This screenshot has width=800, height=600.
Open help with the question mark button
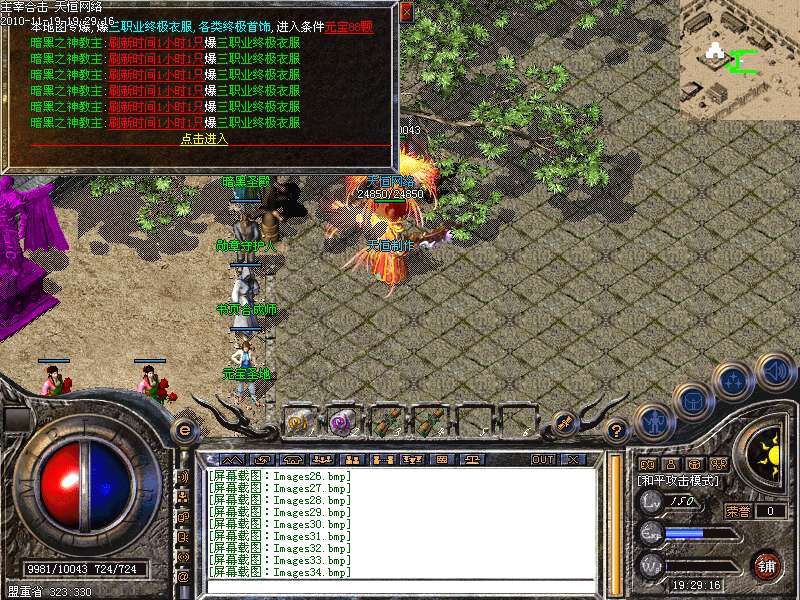(x=617, y=431)
